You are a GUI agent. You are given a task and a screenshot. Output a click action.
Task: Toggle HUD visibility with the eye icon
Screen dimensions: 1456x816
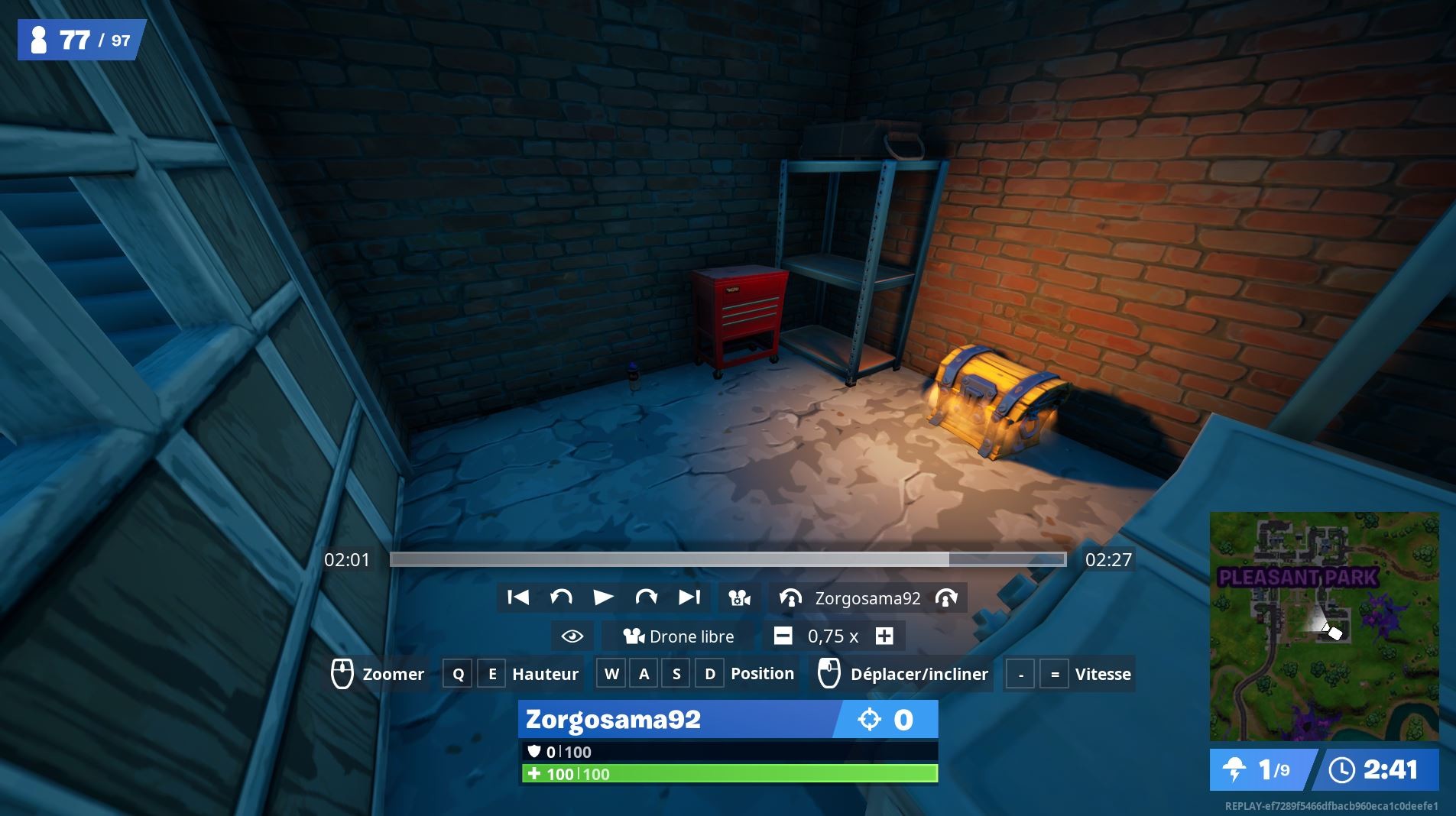point(572,636)
